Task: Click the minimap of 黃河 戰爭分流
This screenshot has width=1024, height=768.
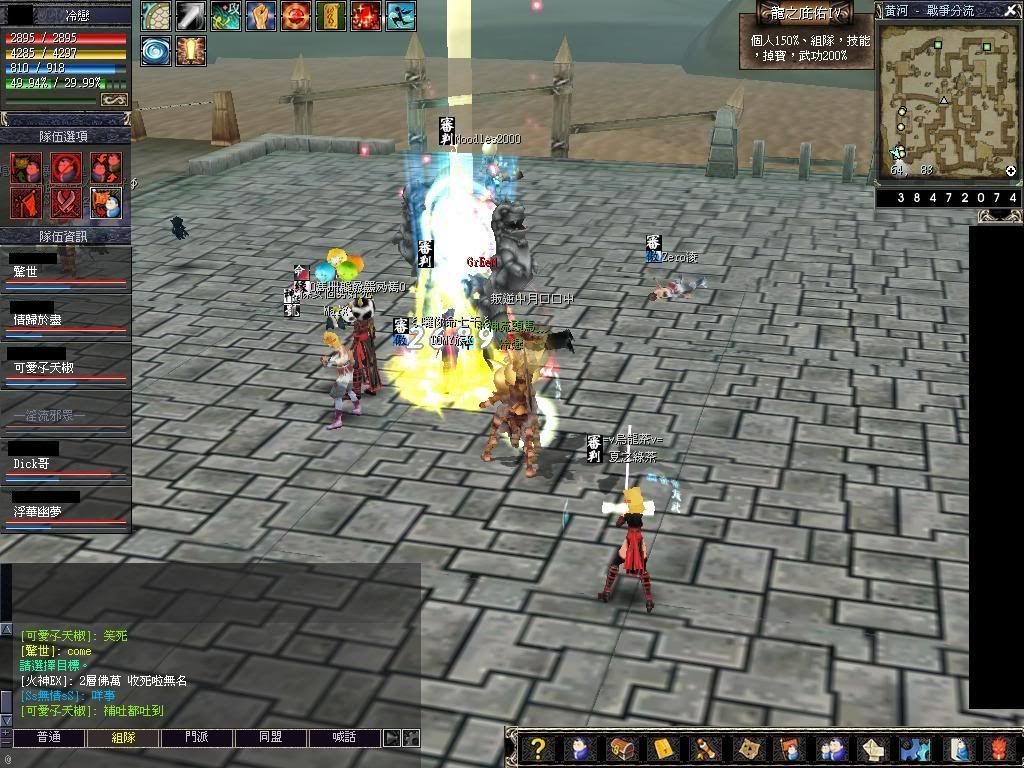Action: pyautogui.click(x=946, y=99)
